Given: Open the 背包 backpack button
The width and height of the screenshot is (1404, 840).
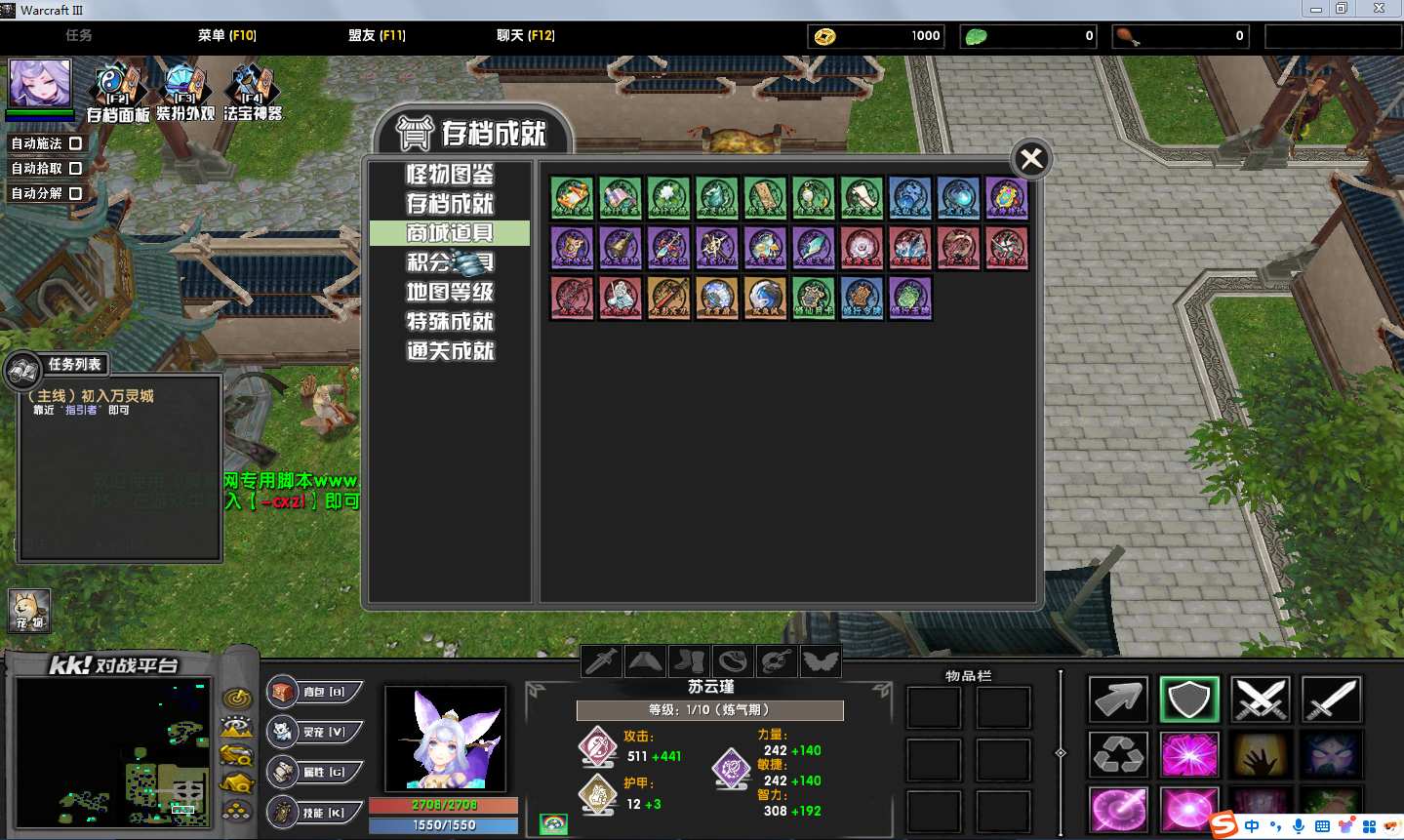Looking at the screenshot, I should tap(314, 692).
